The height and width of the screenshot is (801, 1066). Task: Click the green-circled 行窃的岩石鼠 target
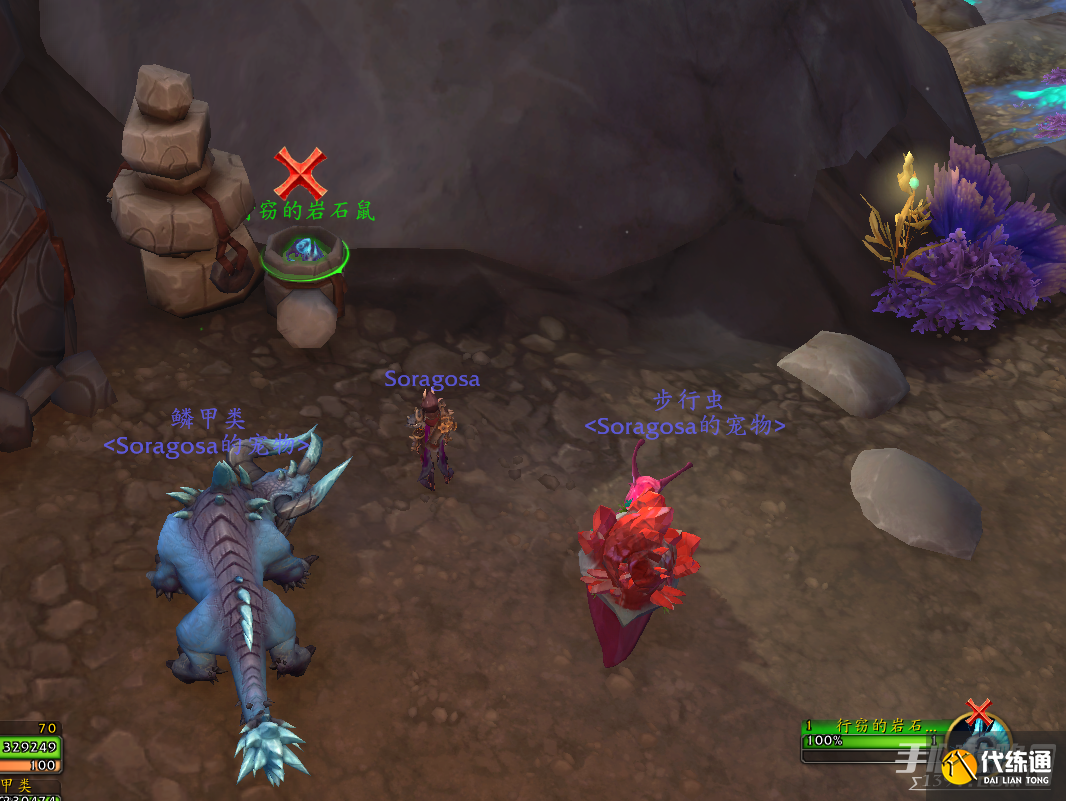pyautogui.click(x=304, y=252)
